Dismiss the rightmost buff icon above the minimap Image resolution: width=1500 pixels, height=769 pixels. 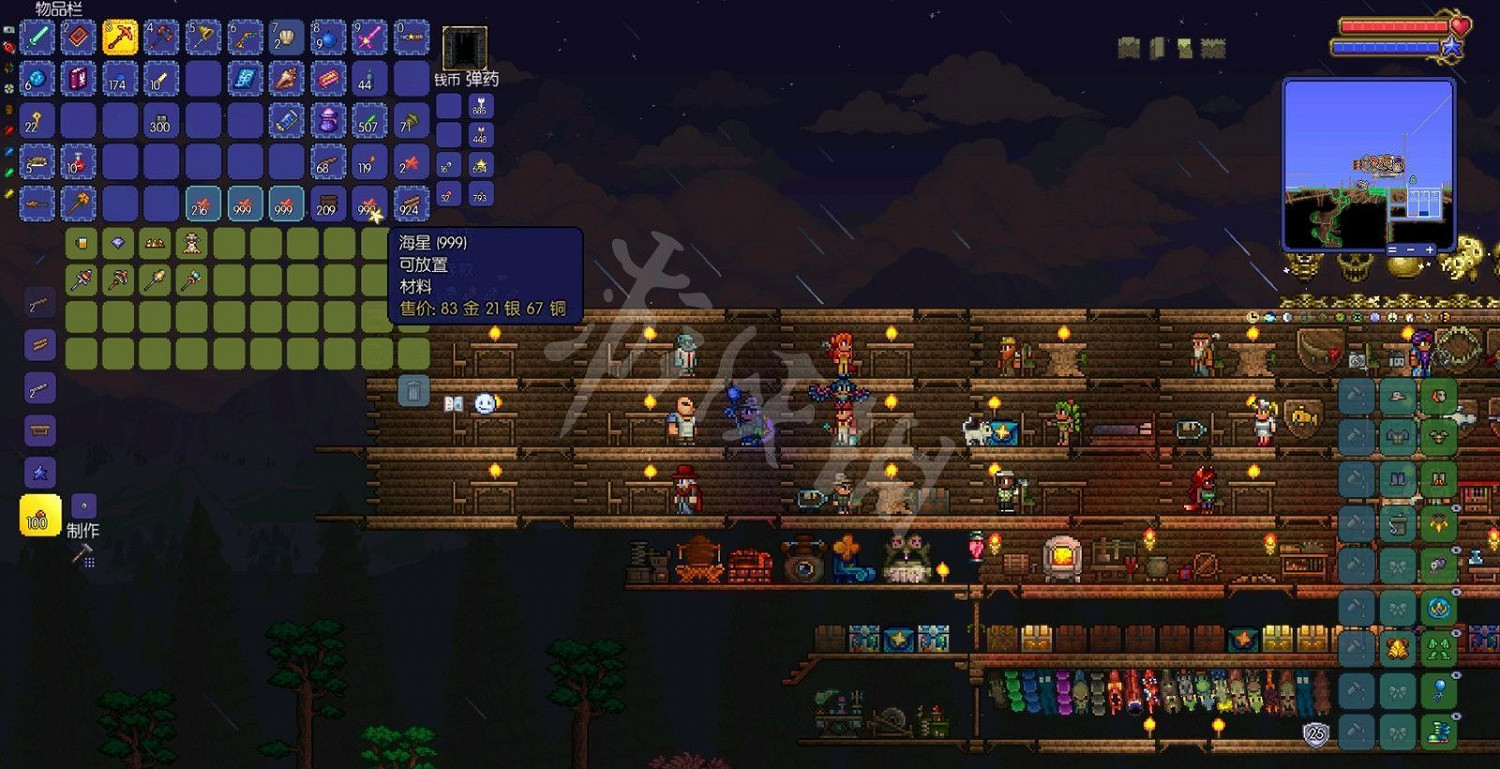pos(1213,46)
